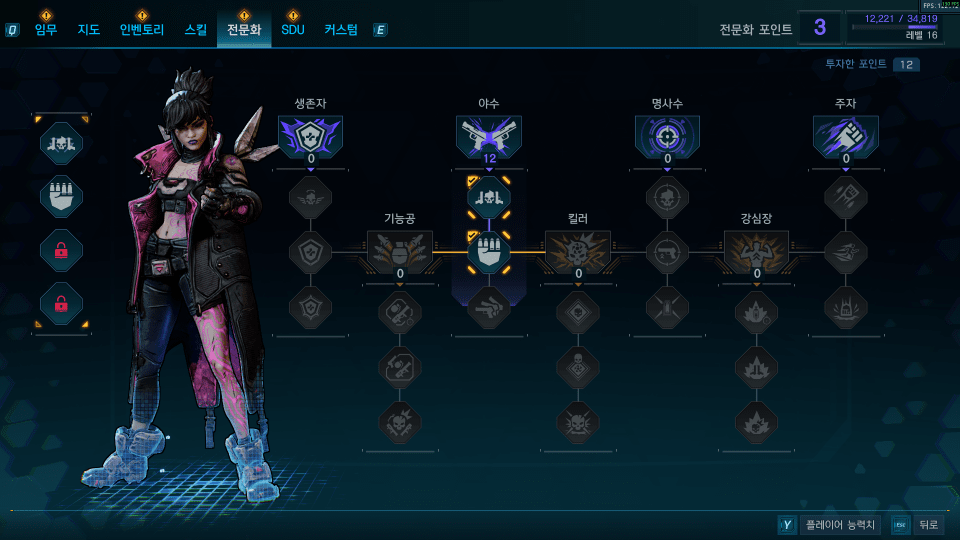Select the 전문화 (Specialization) tab
Screen dimensions: 960x540
tap(244, 30)
